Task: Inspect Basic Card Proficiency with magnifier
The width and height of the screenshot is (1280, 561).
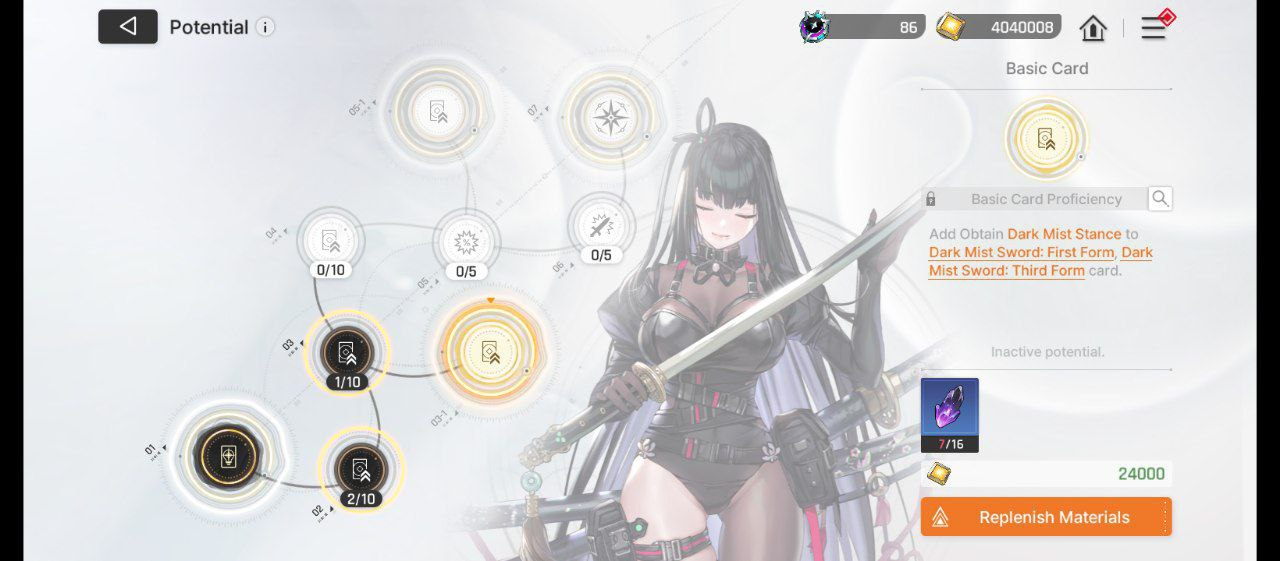Action: tap(1160, 198)
